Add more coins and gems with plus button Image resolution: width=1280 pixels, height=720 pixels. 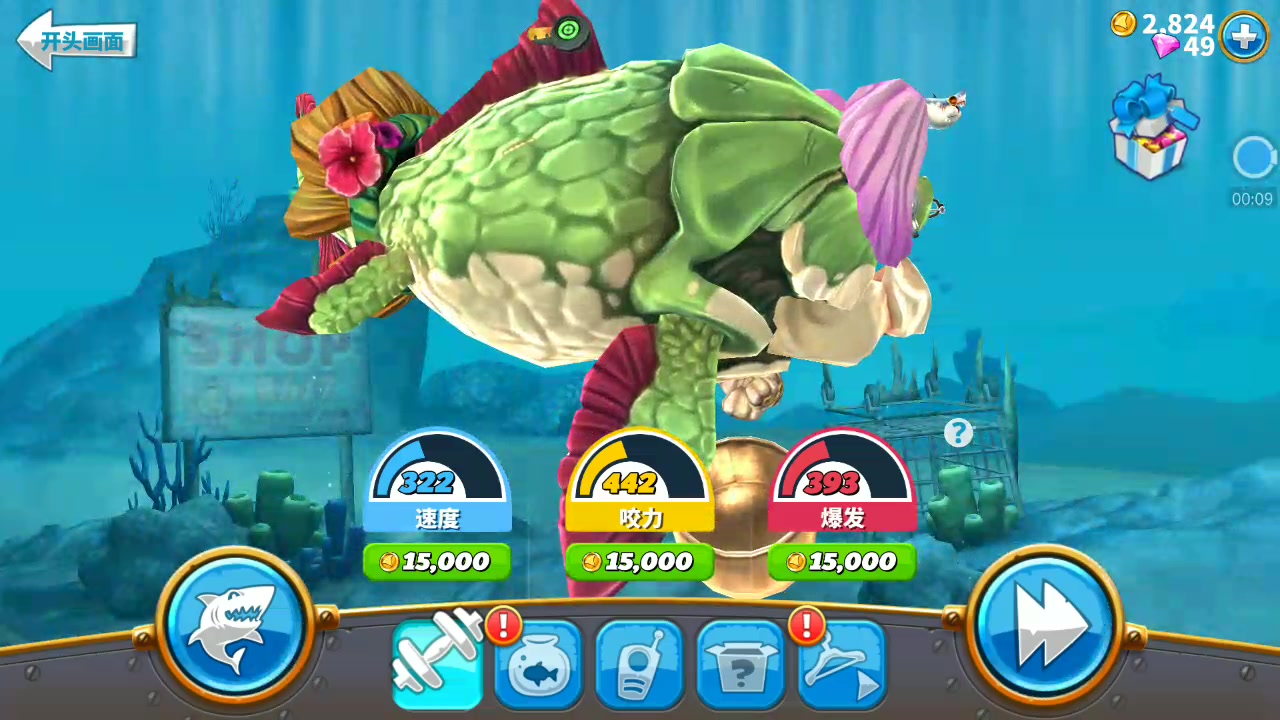click(1243, 37)
